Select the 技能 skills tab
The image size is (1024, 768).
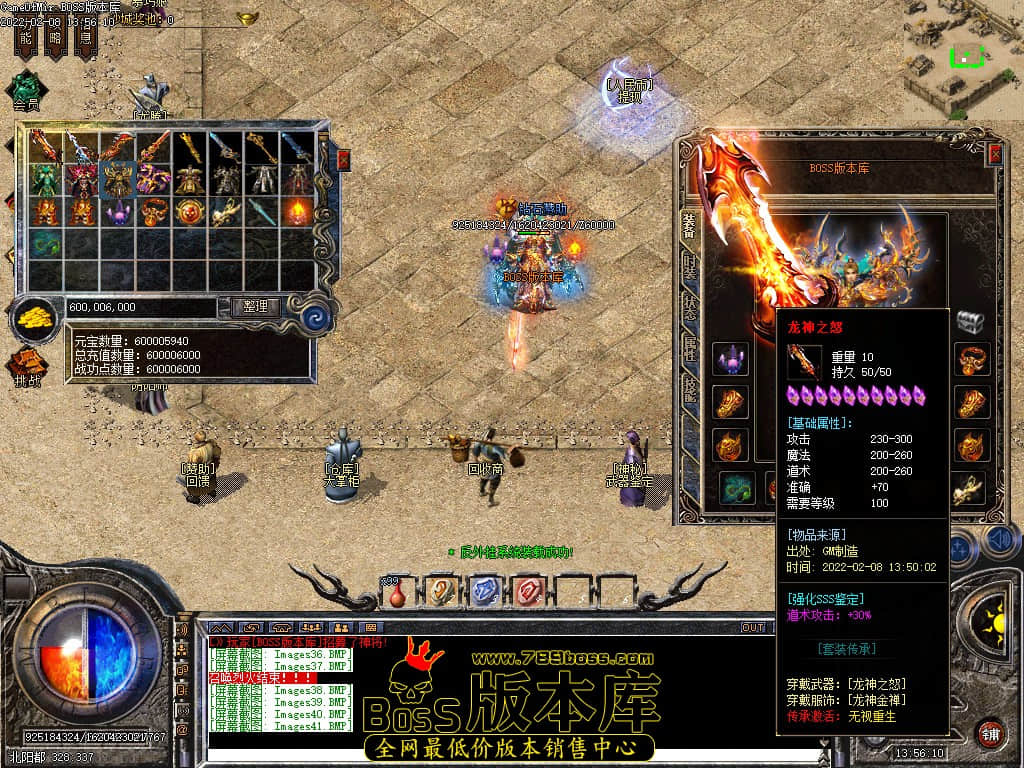click(x=689, y=391)
